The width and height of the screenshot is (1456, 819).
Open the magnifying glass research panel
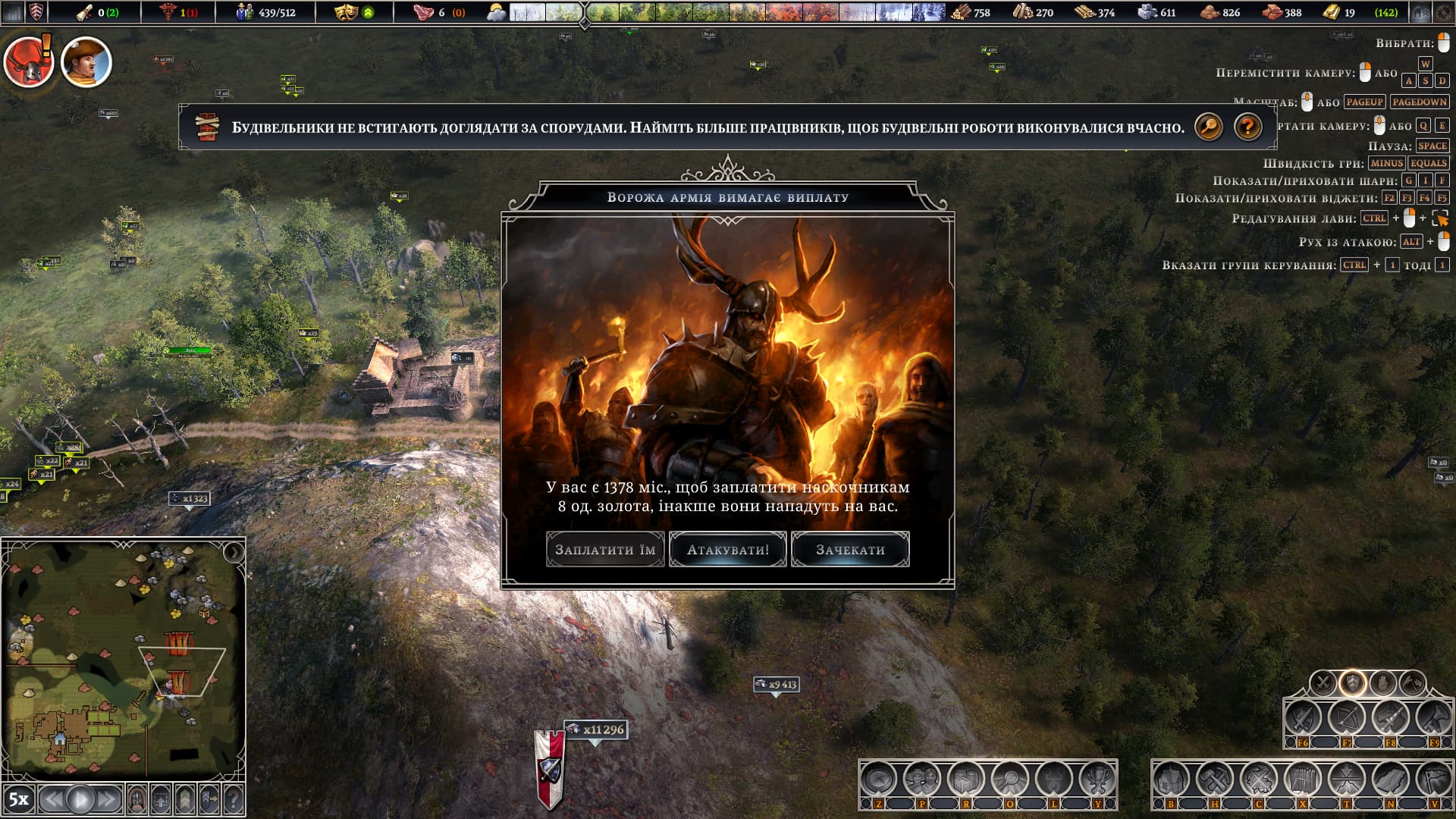tap(1010, 779)
